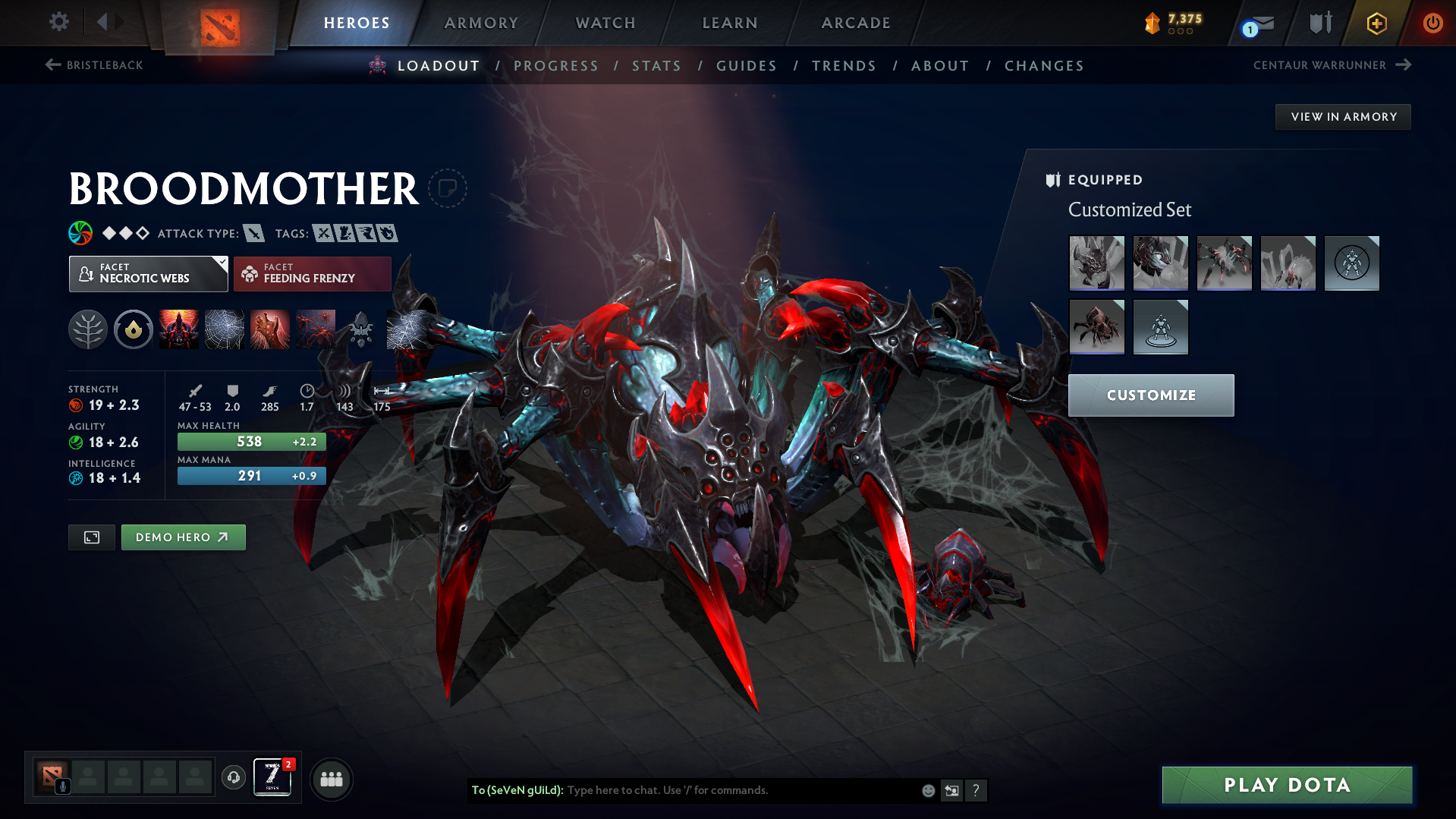
Task: Enable the chat emoticon picker
Action: (927, 790)
